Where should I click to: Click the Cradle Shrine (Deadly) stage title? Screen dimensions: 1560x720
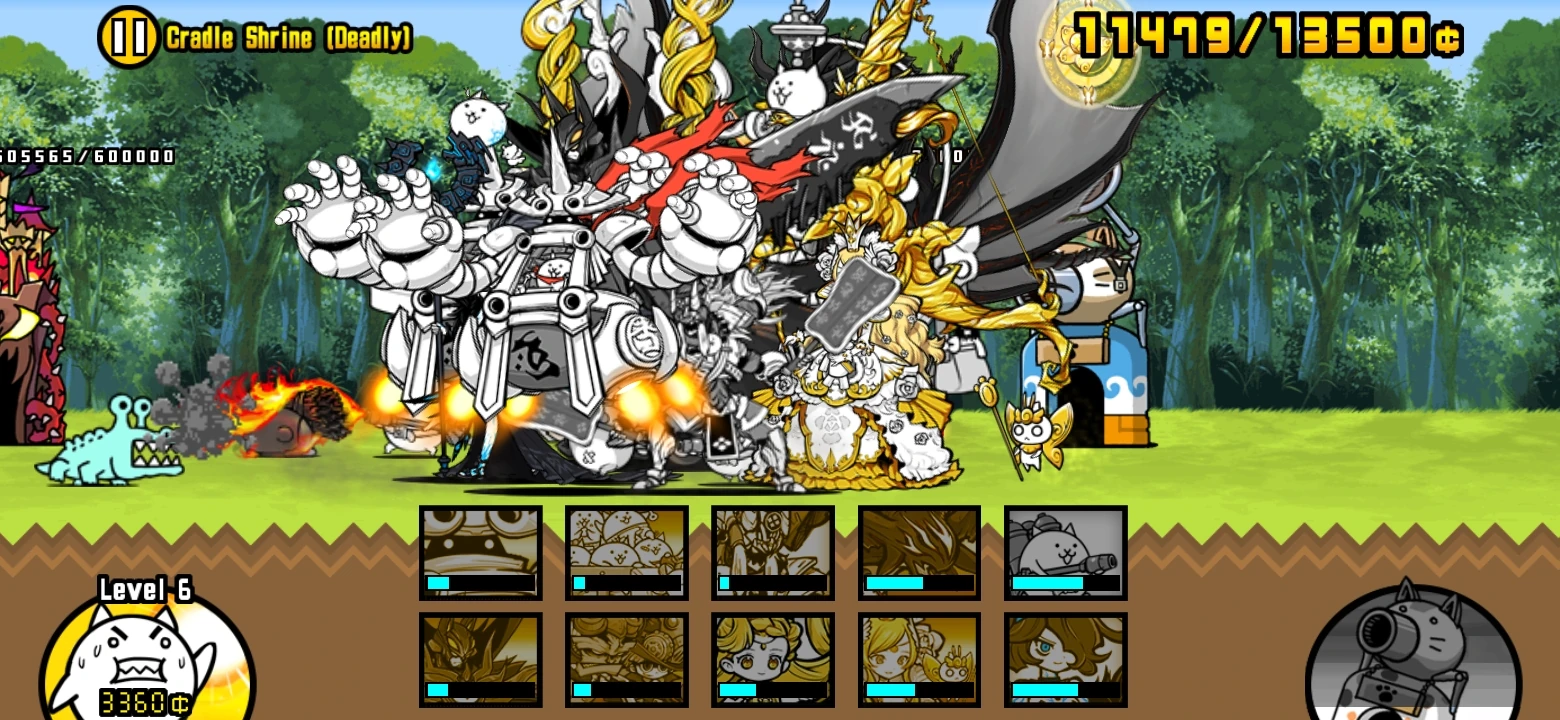(x=287, y=36)
